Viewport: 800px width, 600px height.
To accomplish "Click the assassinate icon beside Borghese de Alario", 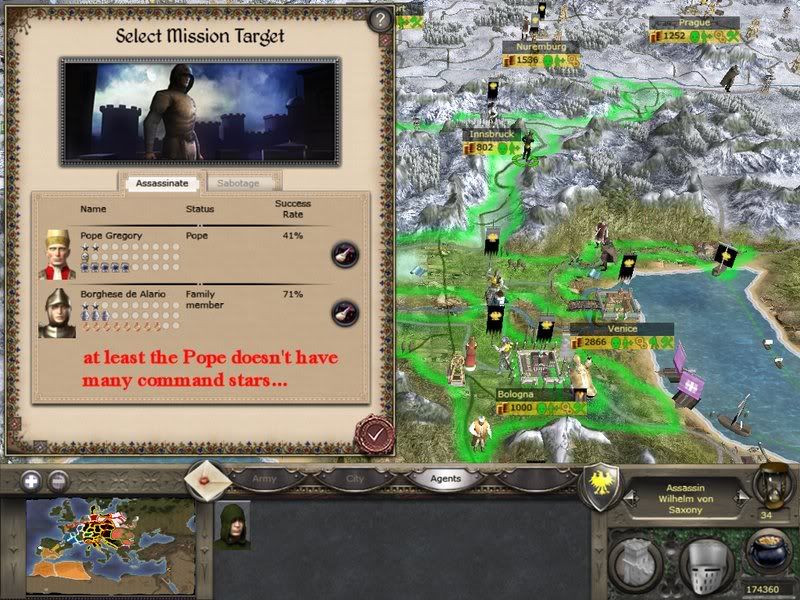I will [345, 312].
